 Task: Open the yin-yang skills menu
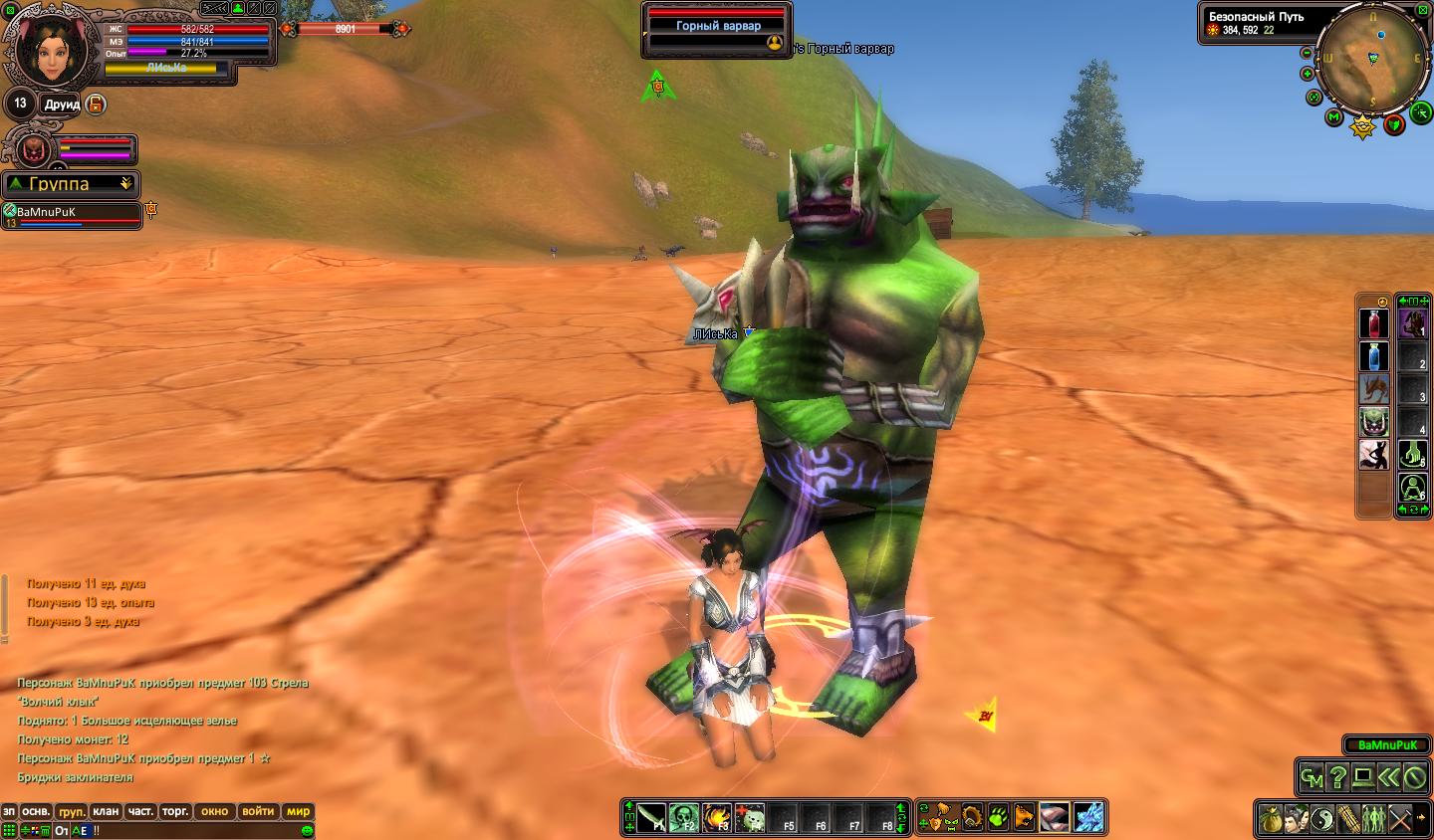point(1322,820)
